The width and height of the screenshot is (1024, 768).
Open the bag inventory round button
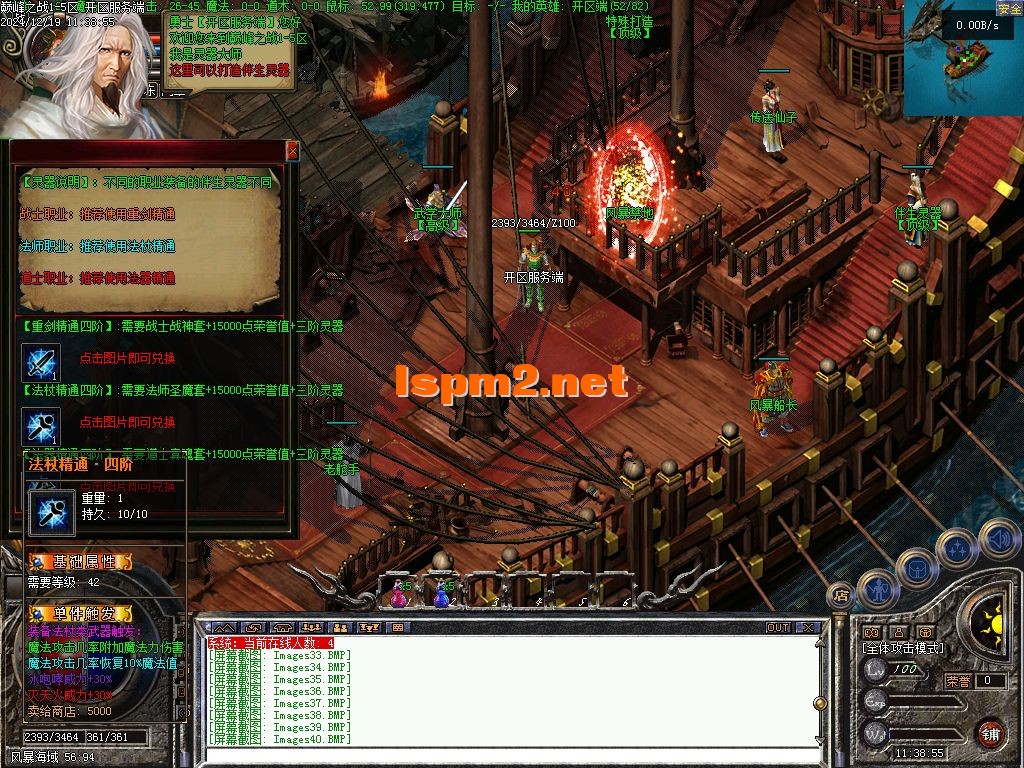pos(915,569)
